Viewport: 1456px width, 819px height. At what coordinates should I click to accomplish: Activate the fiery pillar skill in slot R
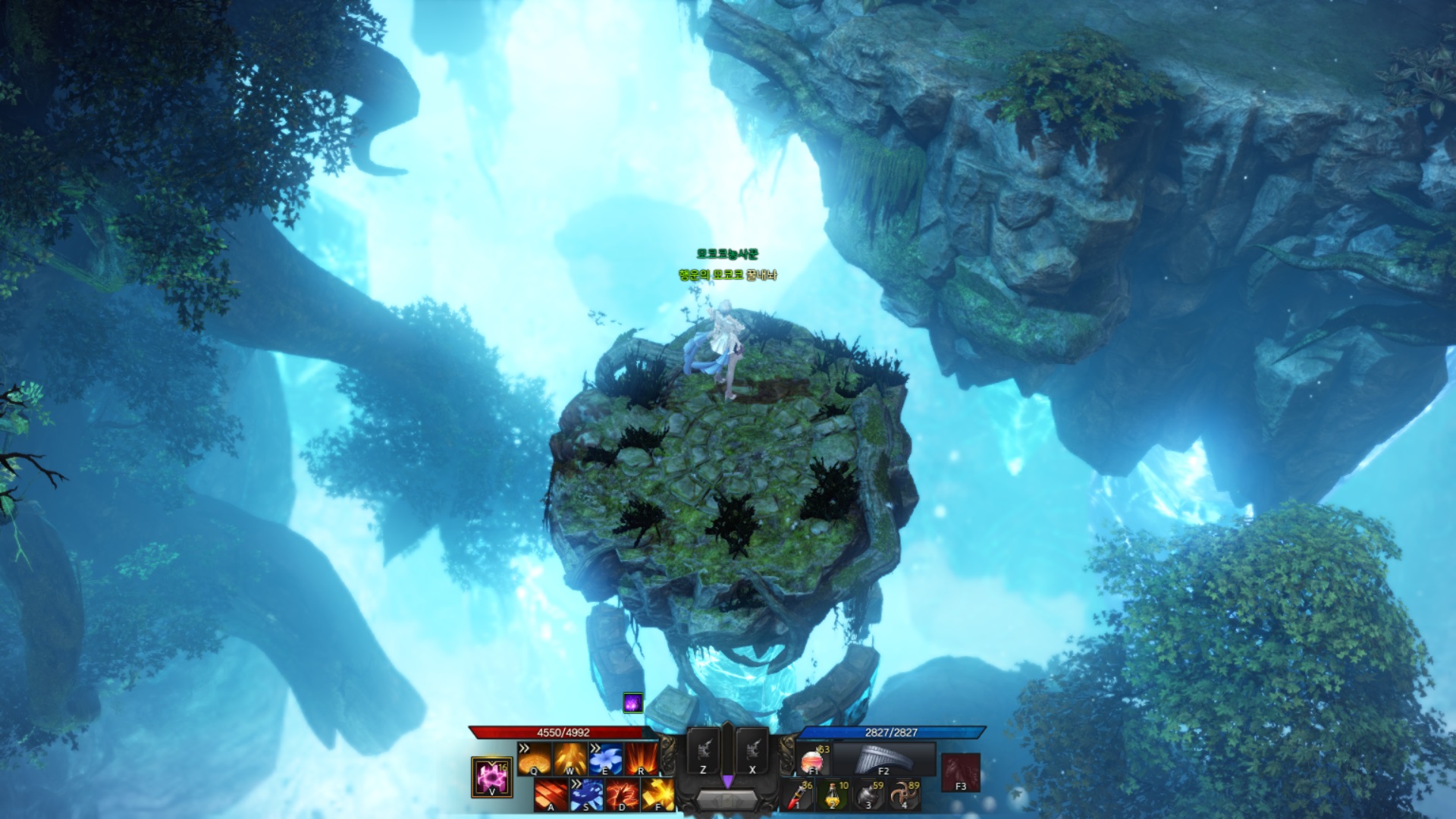[x=642, y=758]
